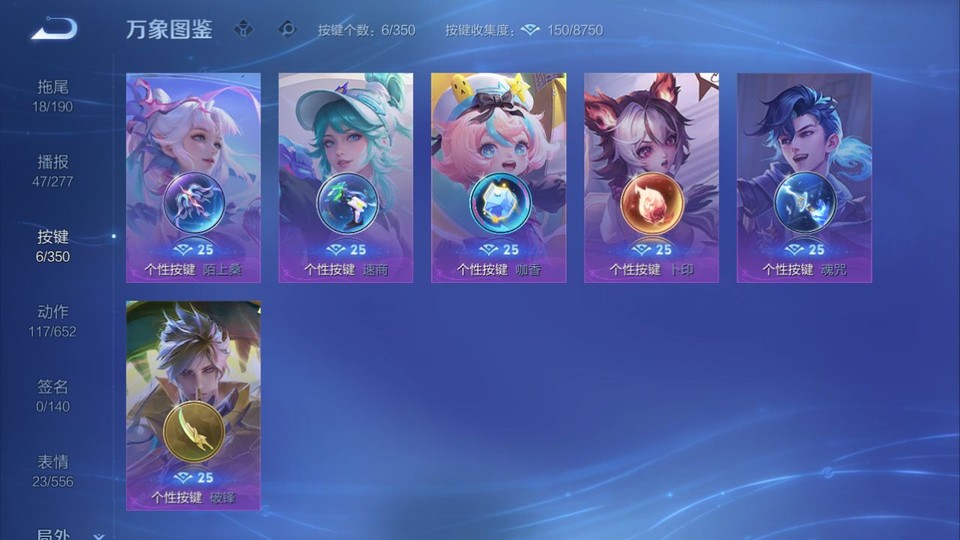Image resolution: width=960 pixels, height=540 pixels.
Task: Open the 签名 tab
Action: pos(53,395)
